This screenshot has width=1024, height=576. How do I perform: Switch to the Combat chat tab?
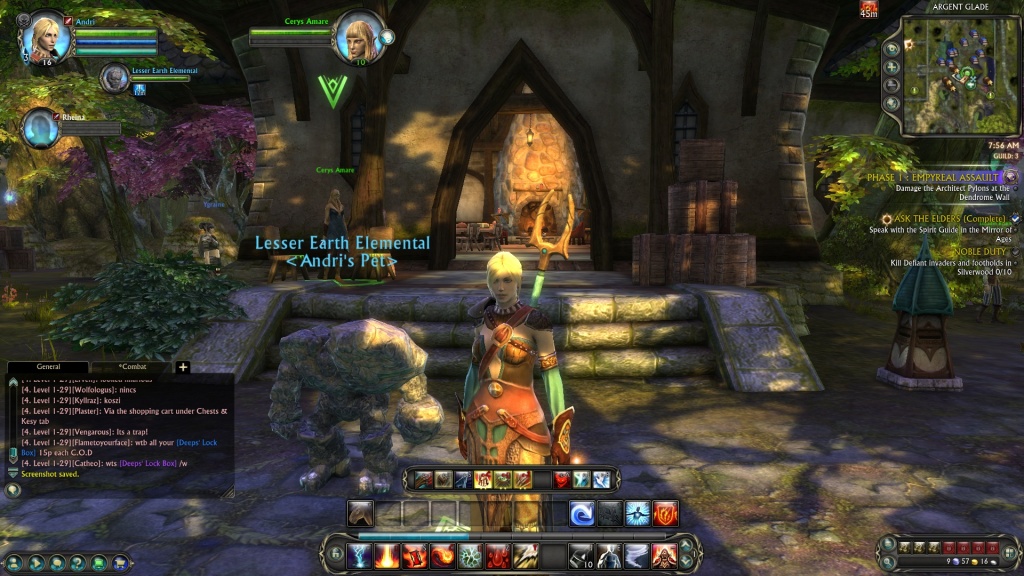[x=133, y=367]
